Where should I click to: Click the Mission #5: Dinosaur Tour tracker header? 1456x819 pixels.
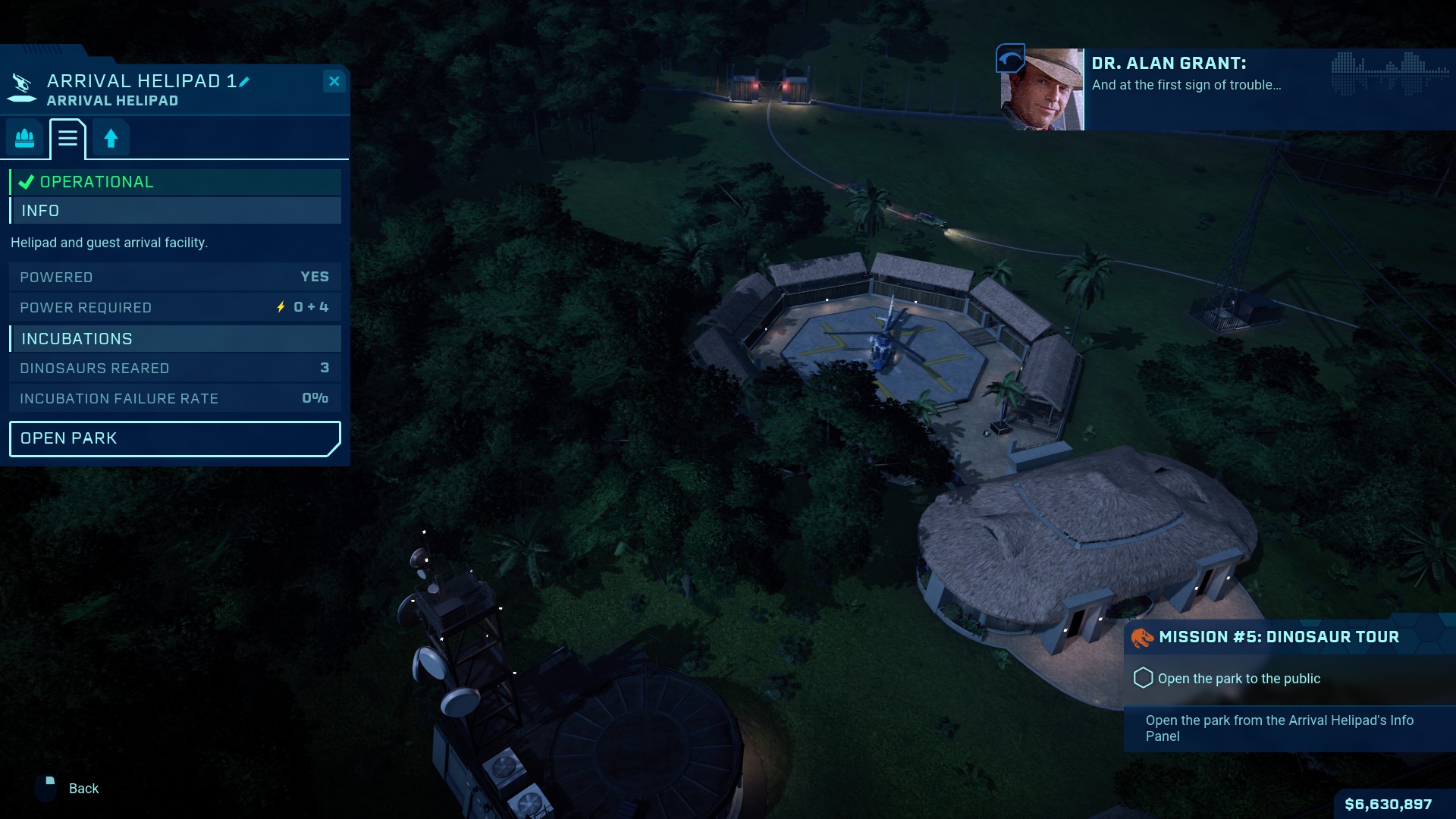click(1279, 637)
